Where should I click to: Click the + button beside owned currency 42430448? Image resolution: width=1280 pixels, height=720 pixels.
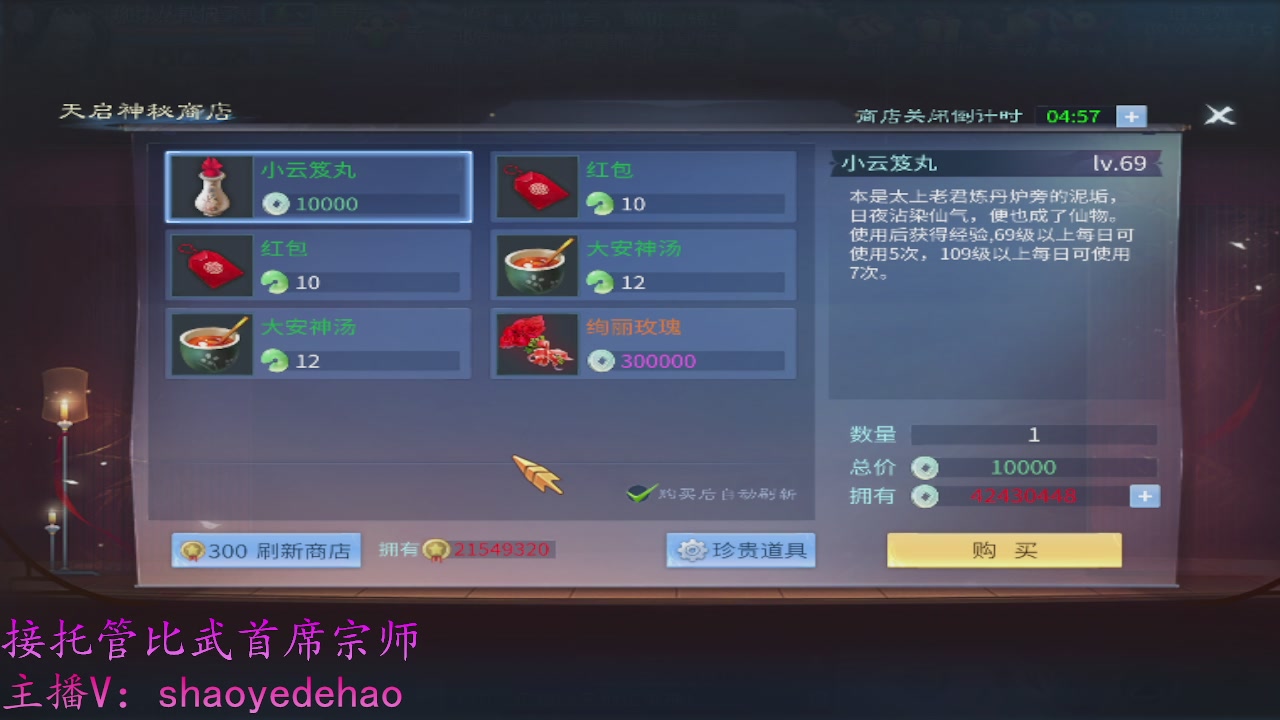tap(1144, 495)
